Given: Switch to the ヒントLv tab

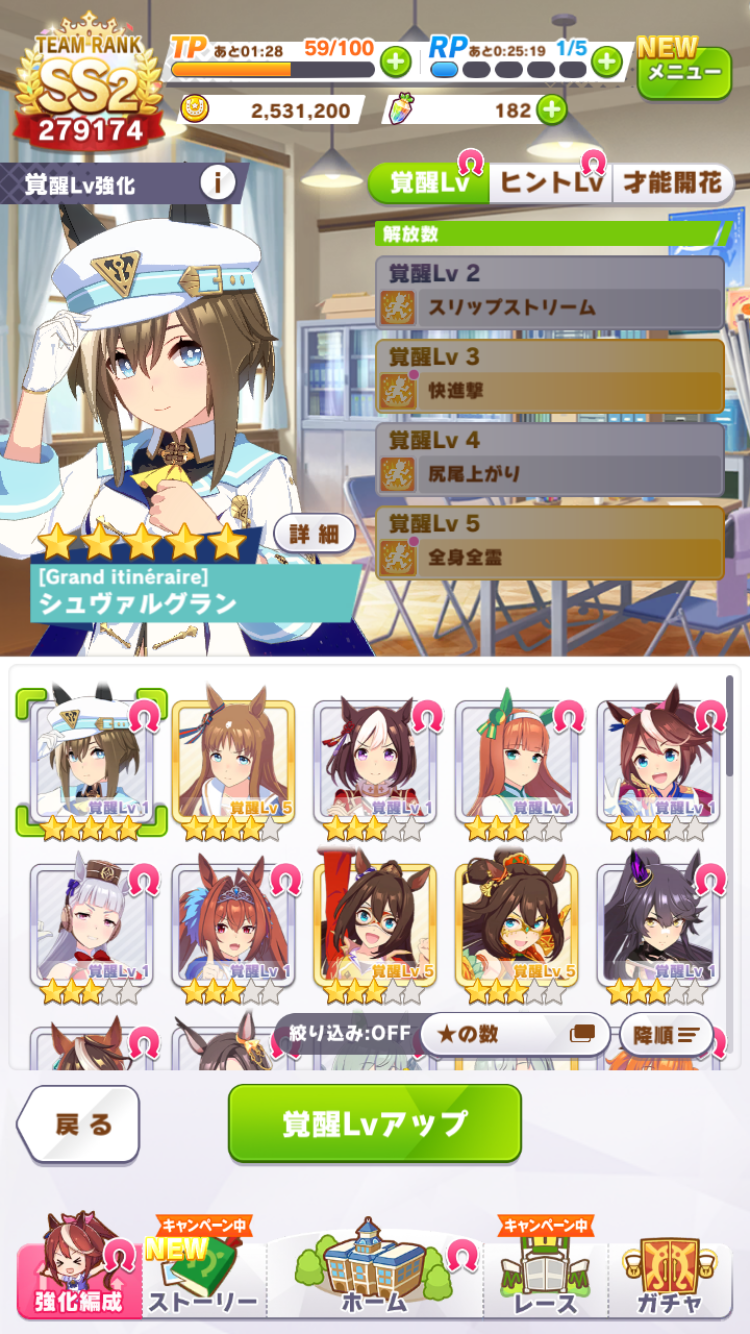Looking at the screenshot, I should 551,184.
